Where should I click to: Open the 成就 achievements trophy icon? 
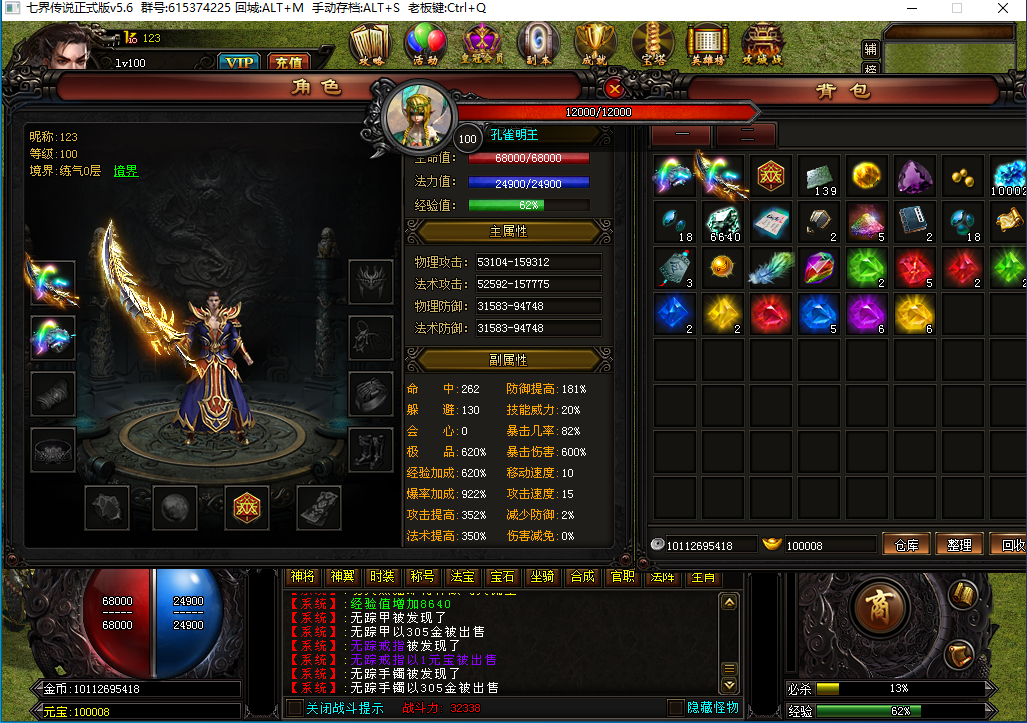(x=595, y=43)
